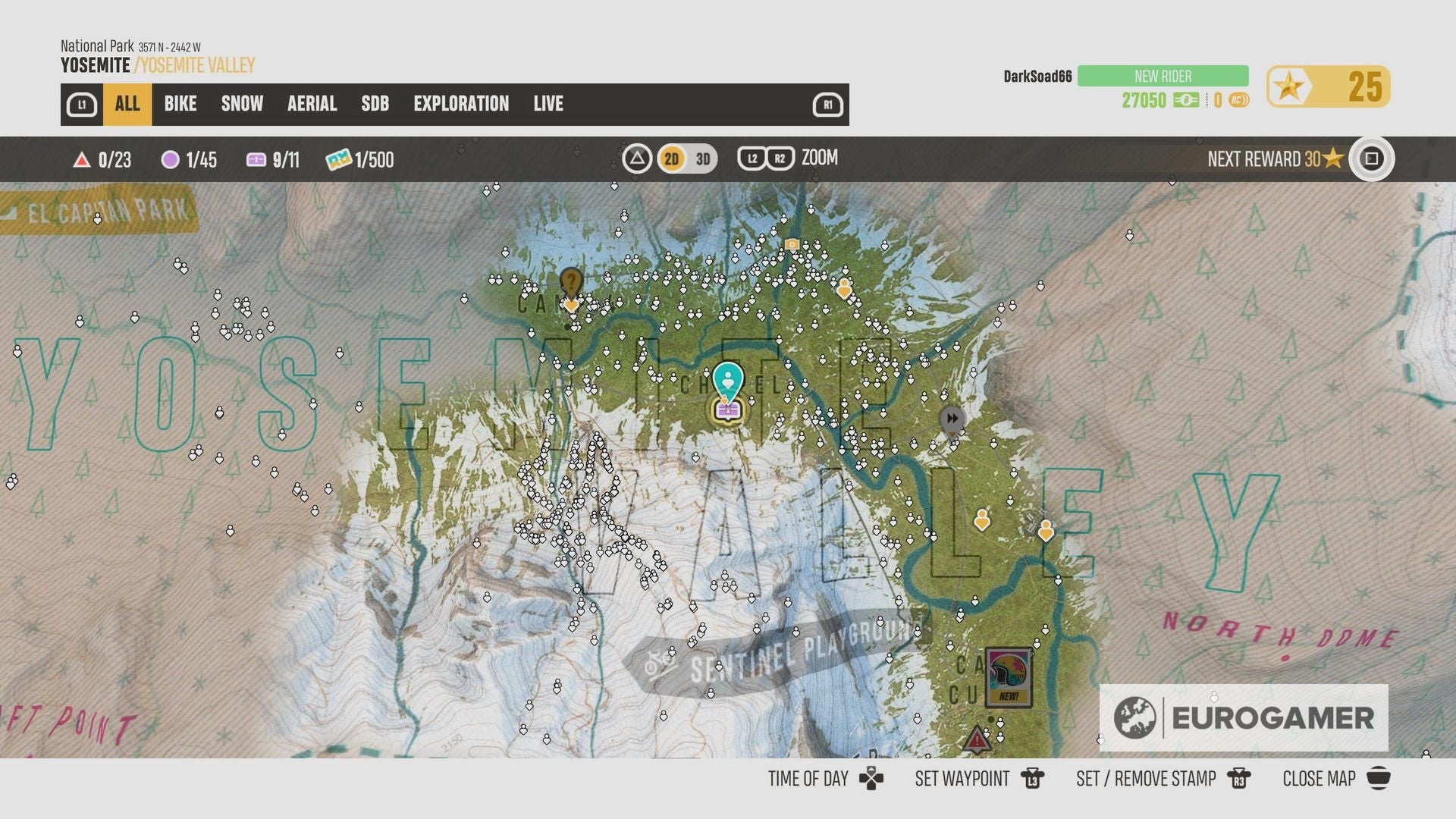This screenshot has height=819, width=1456.
Task: Open the SNOW events filter tab
Action: pos(241,104)
